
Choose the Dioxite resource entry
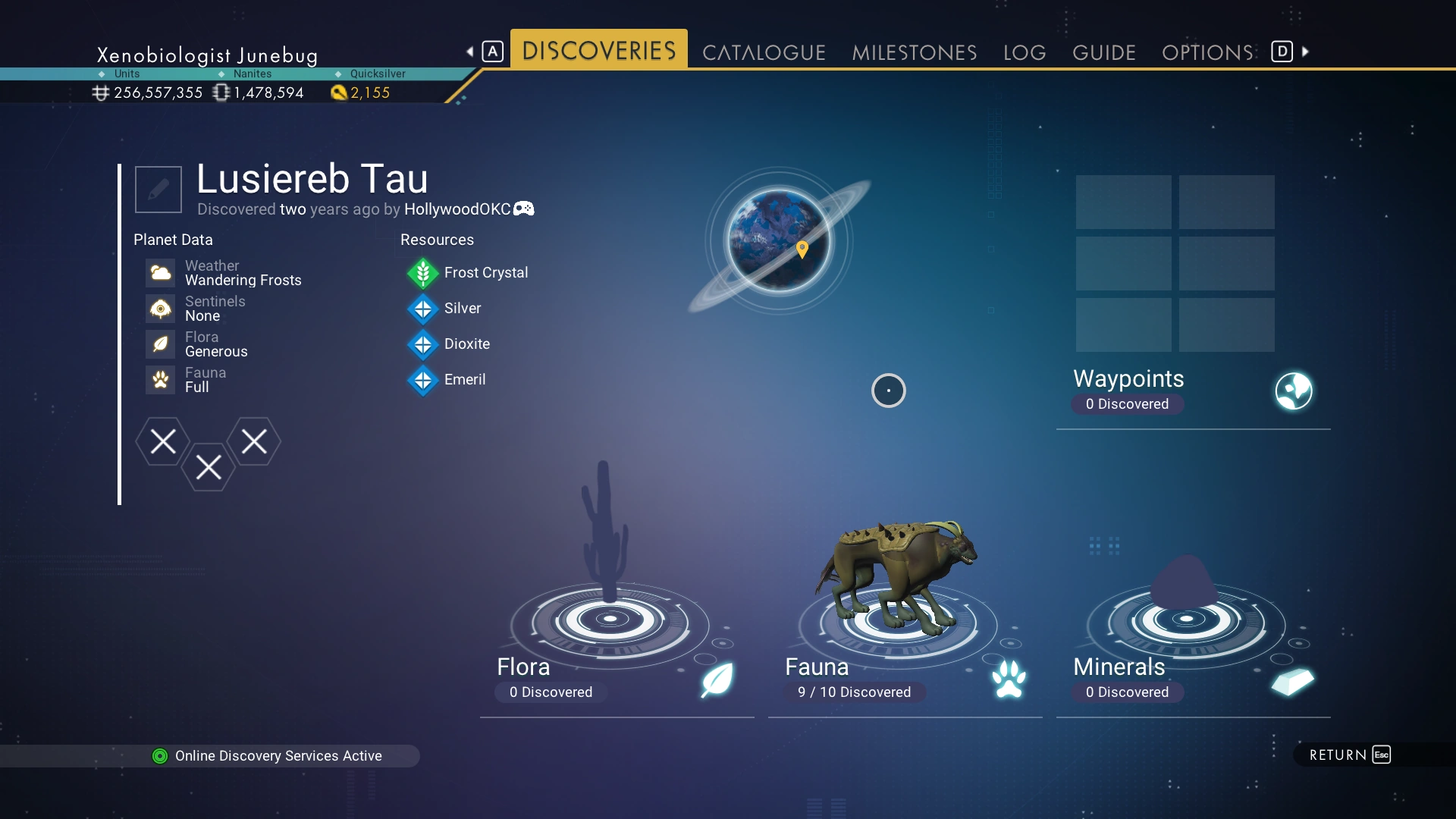(466, 344)
